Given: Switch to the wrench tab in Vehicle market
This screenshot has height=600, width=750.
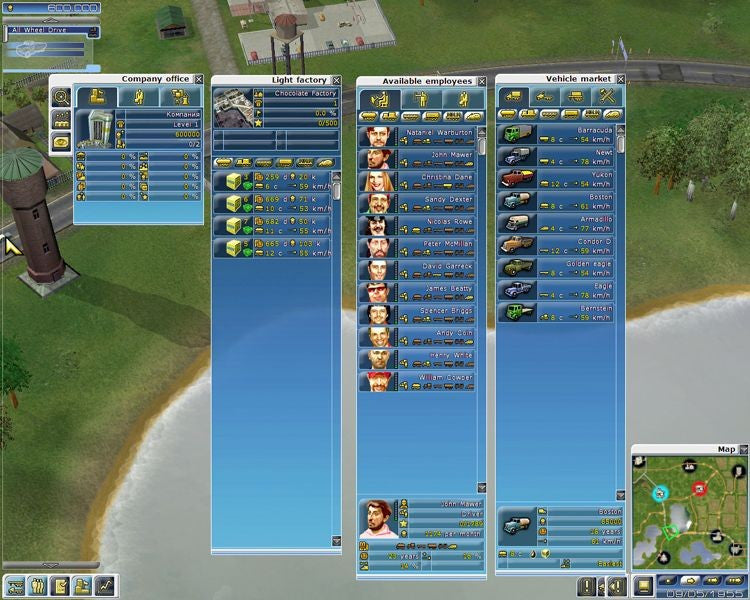Looking at the screenshot, I should (607, 97).
